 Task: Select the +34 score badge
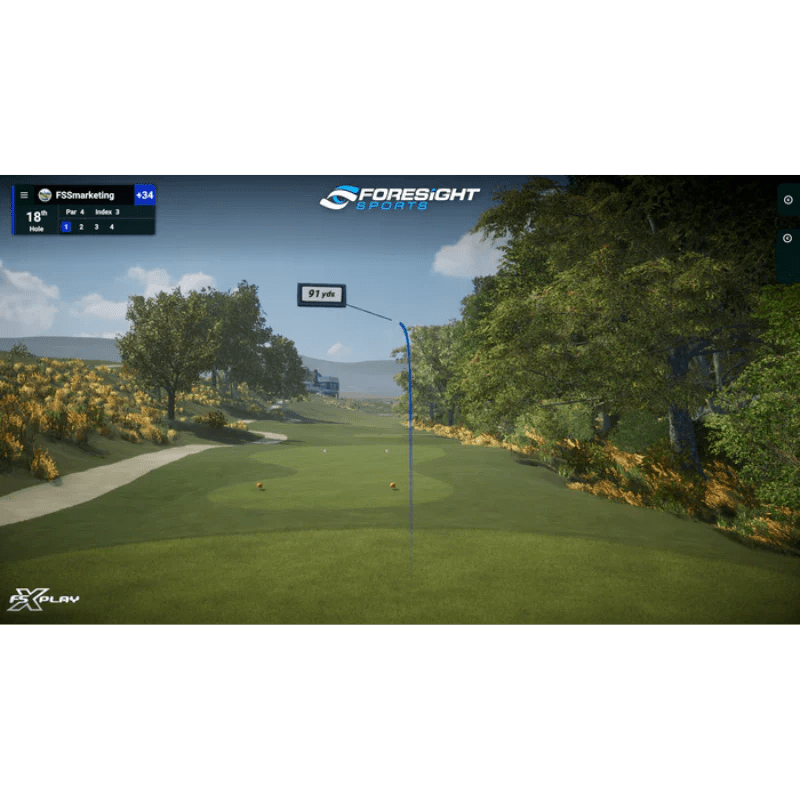(145, 195)
